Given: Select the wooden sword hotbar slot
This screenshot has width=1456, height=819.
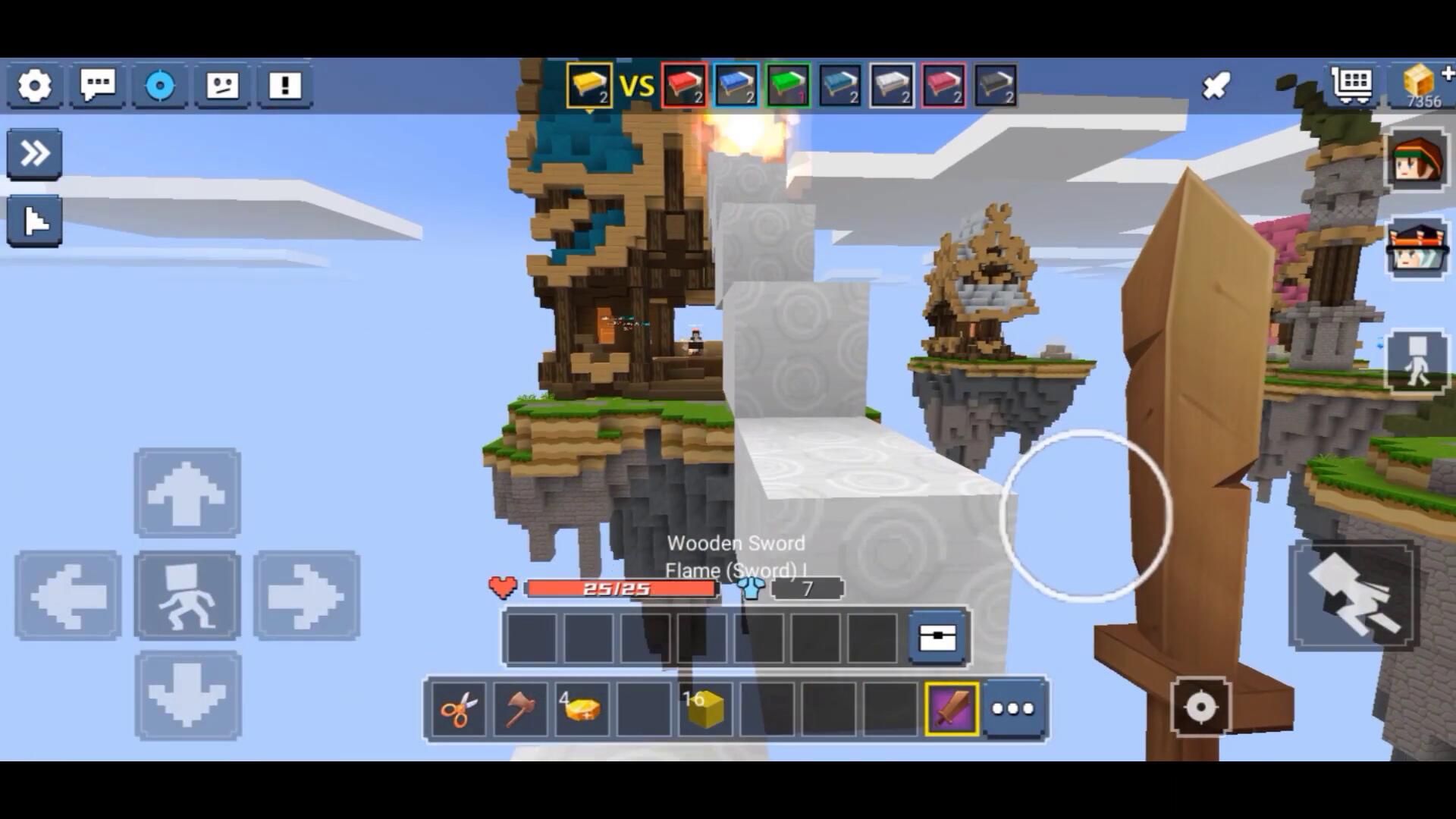Looking at the screenshot, I should [x=952, y=710].
